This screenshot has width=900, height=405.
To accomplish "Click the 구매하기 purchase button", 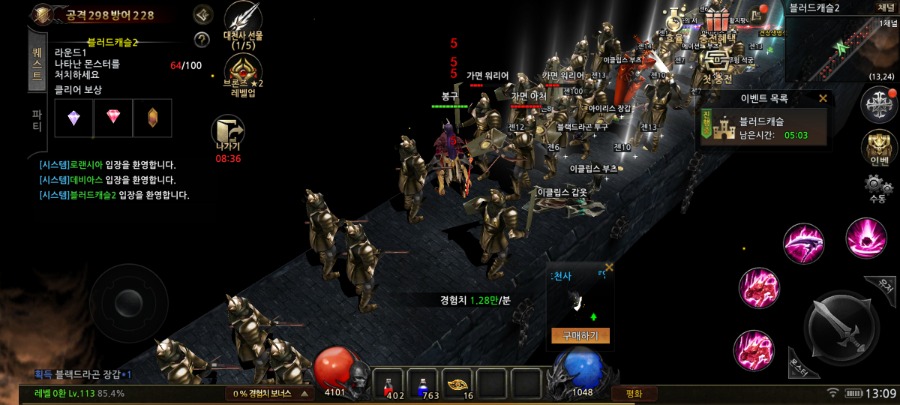I will coord(580,336).
